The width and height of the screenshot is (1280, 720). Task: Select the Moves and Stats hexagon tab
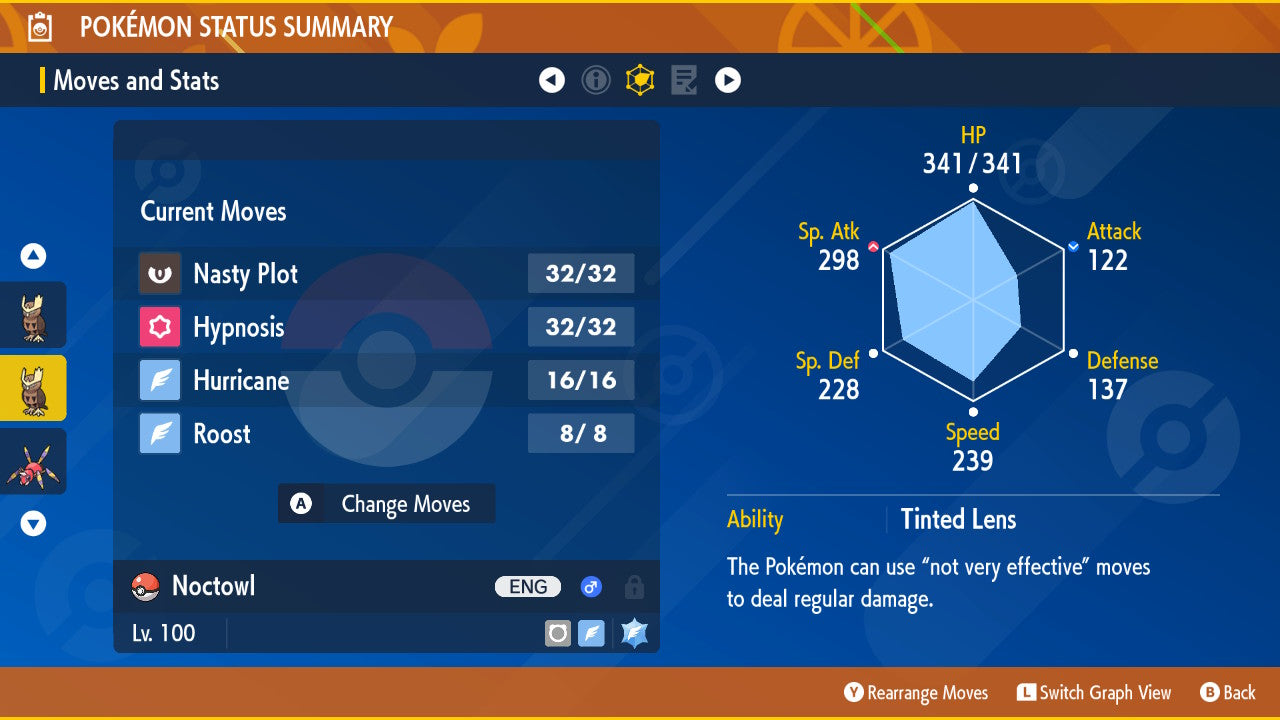640,80
